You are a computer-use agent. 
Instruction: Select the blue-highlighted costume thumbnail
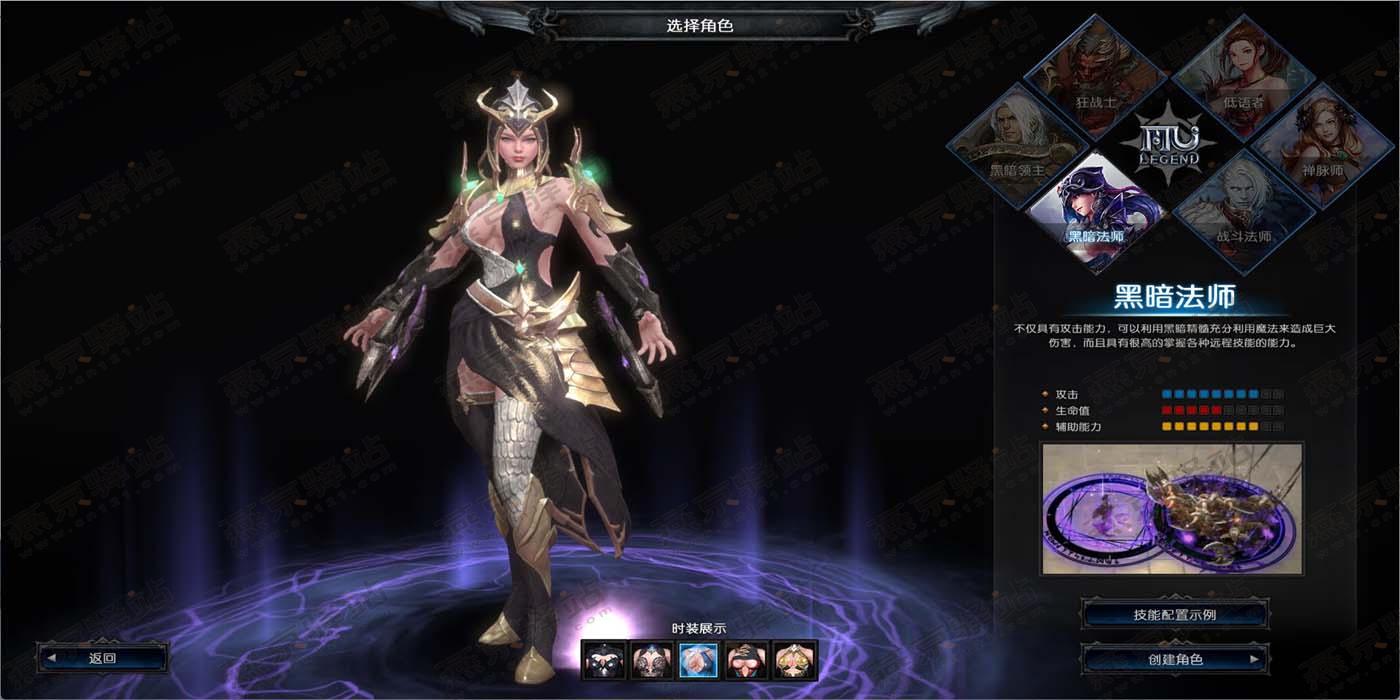coord(699,660)
